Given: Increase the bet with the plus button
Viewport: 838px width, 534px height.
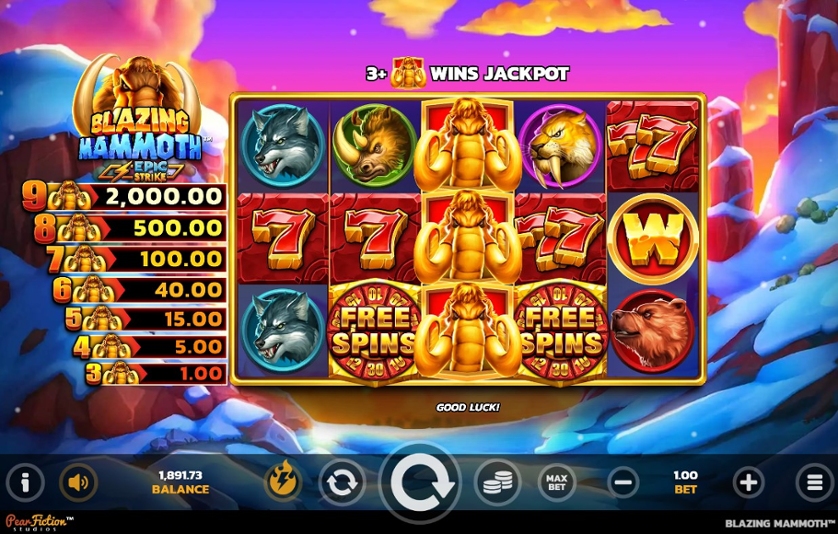Looking at the screenshot, I should [748, 483].
